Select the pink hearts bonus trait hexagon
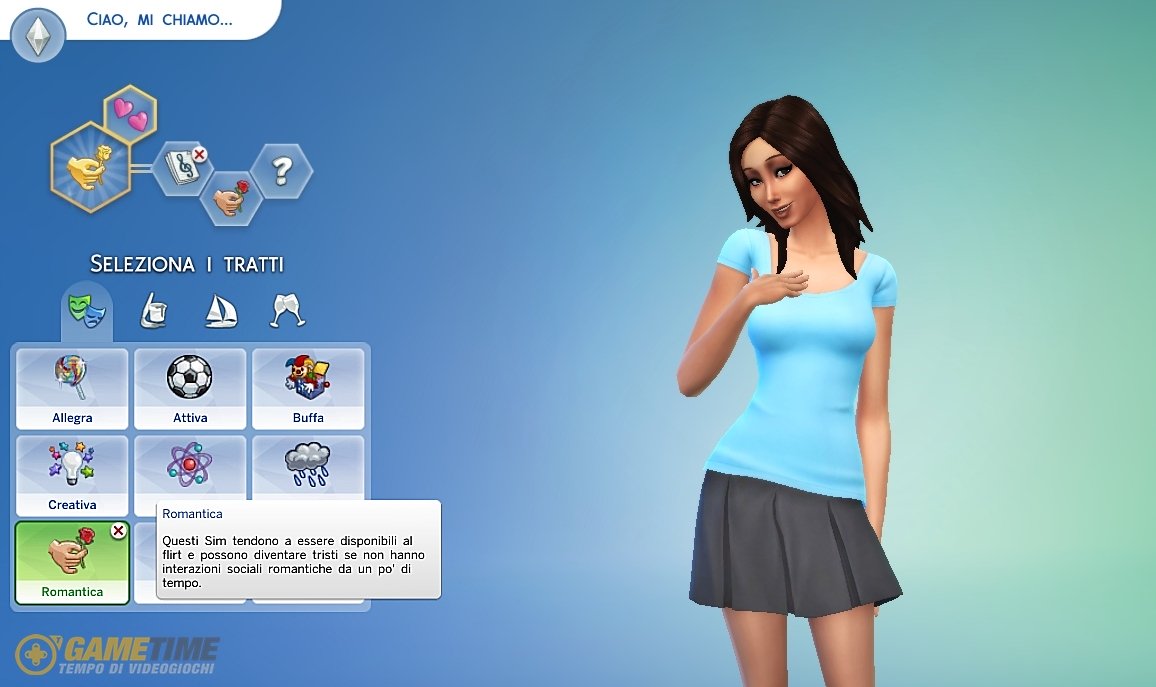1156x687 pixels. pos(130,114)
